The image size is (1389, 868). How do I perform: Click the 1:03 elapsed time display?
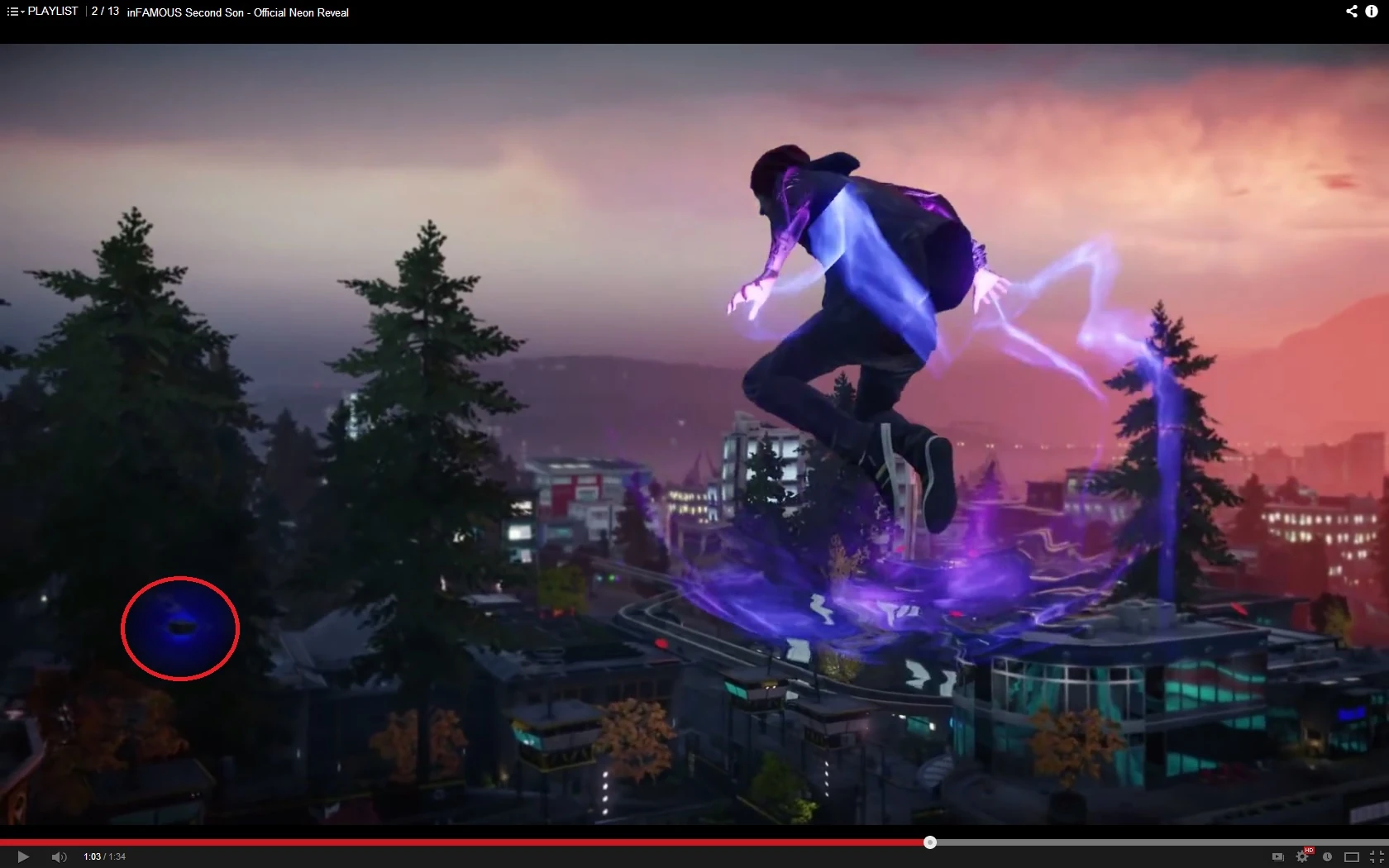(91, 857)
